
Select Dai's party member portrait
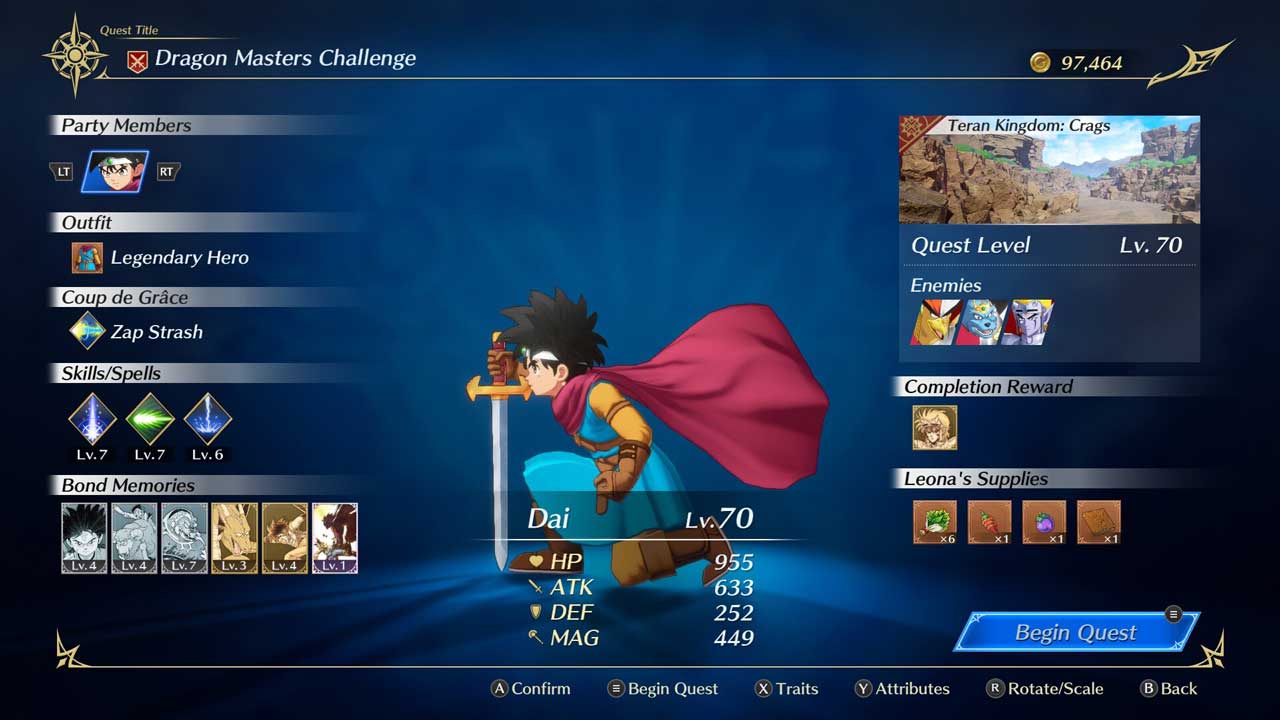114,172
